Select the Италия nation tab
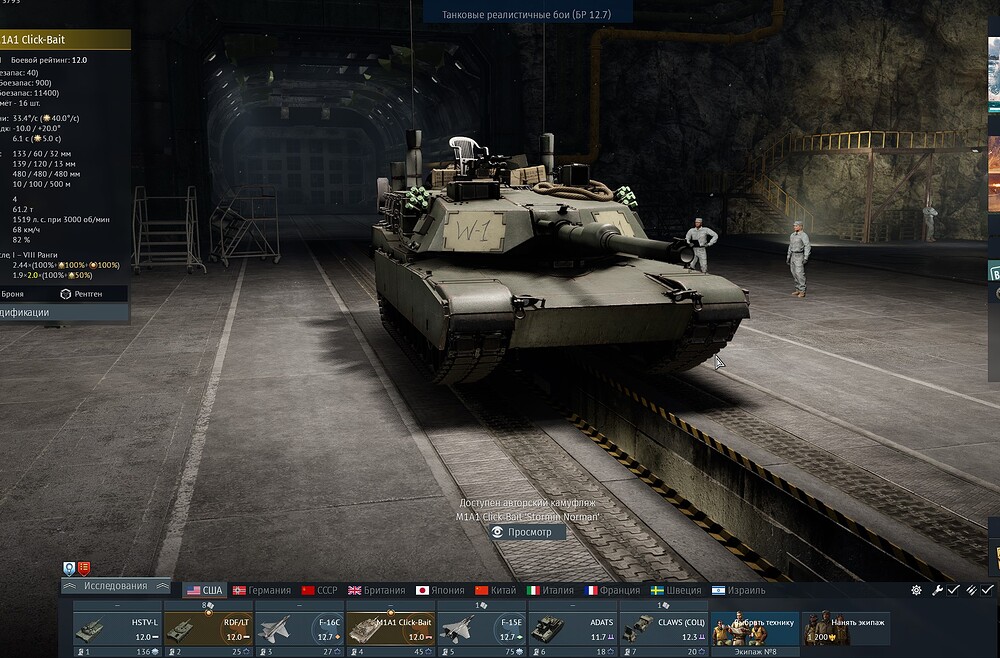The width and height of the screenshot is (1000, 658). 551,591
